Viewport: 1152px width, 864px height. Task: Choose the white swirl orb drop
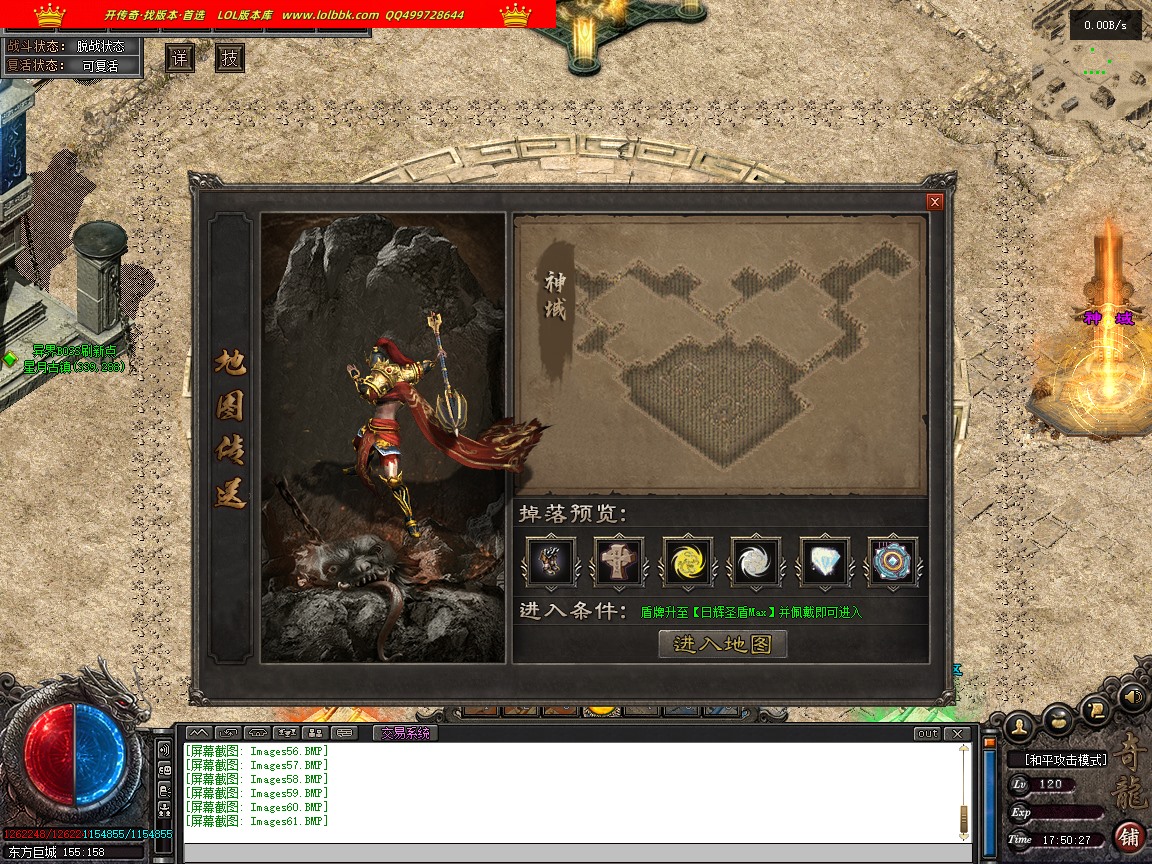pyautogui.click(x=755, y=561)
